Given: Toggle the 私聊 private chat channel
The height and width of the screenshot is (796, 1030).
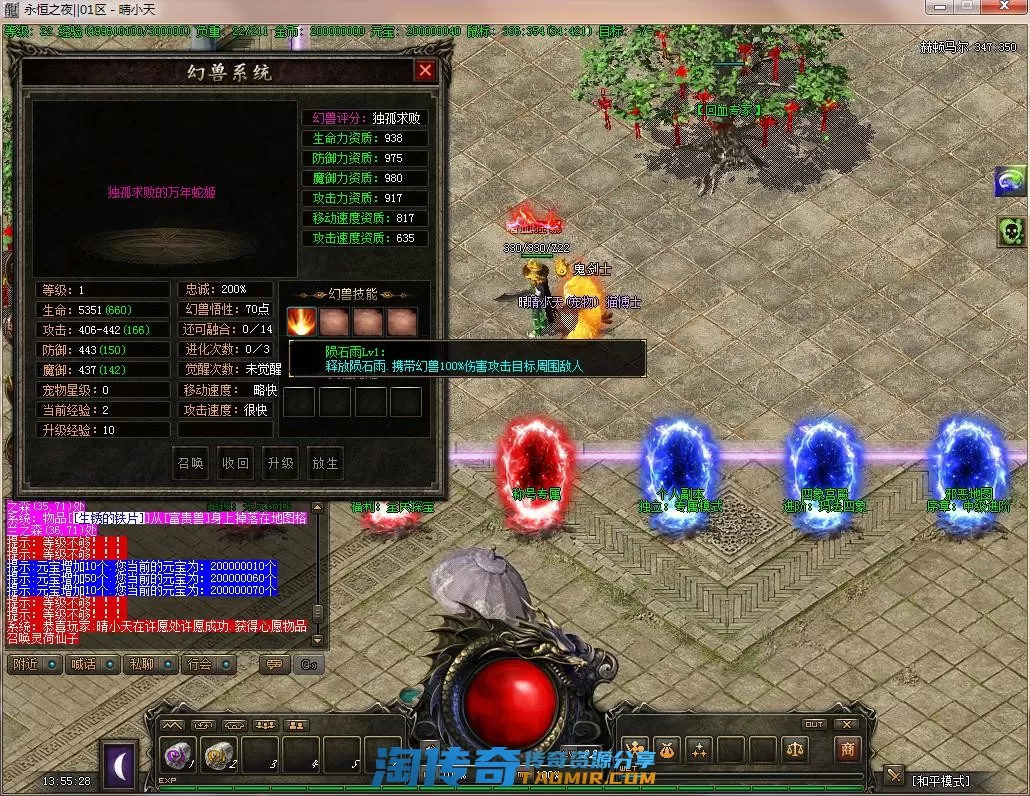Looking at the screenshot, I should point(149,664).
